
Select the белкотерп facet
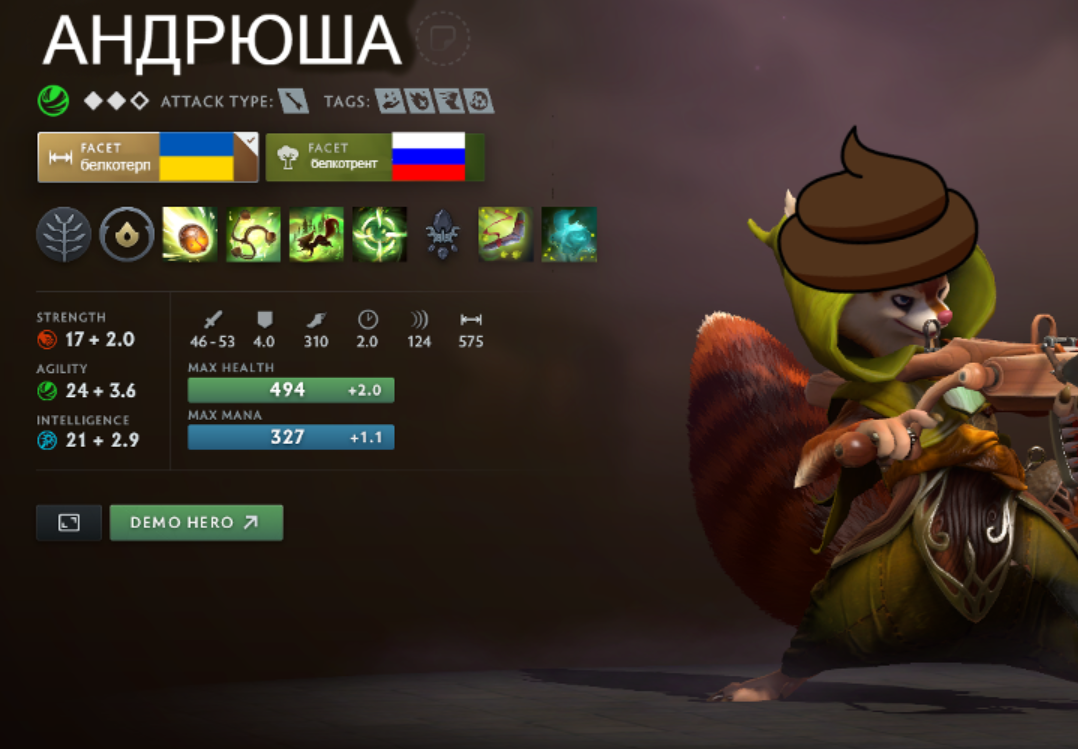point(147,157)
